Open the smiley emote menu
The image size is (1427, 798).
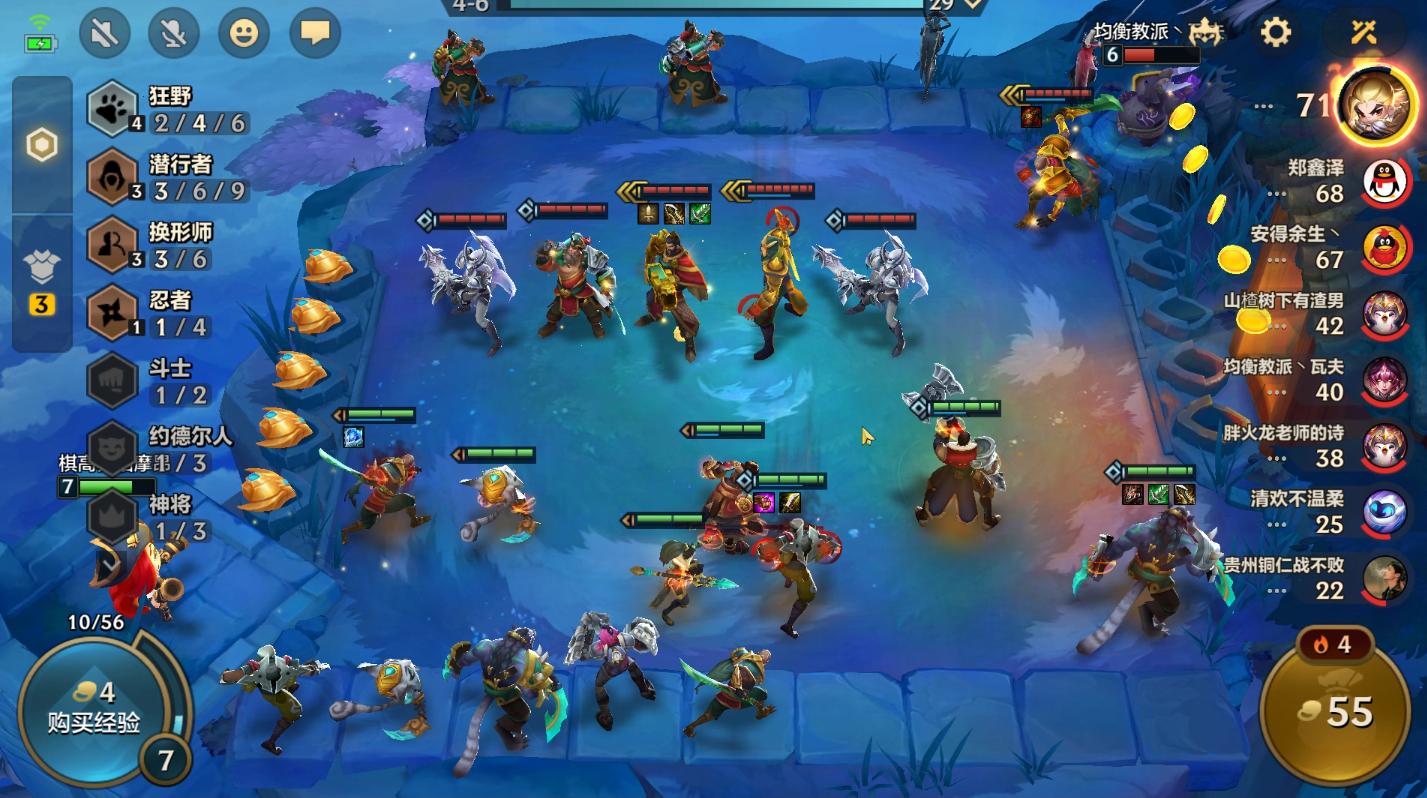(x=244, y=34)
